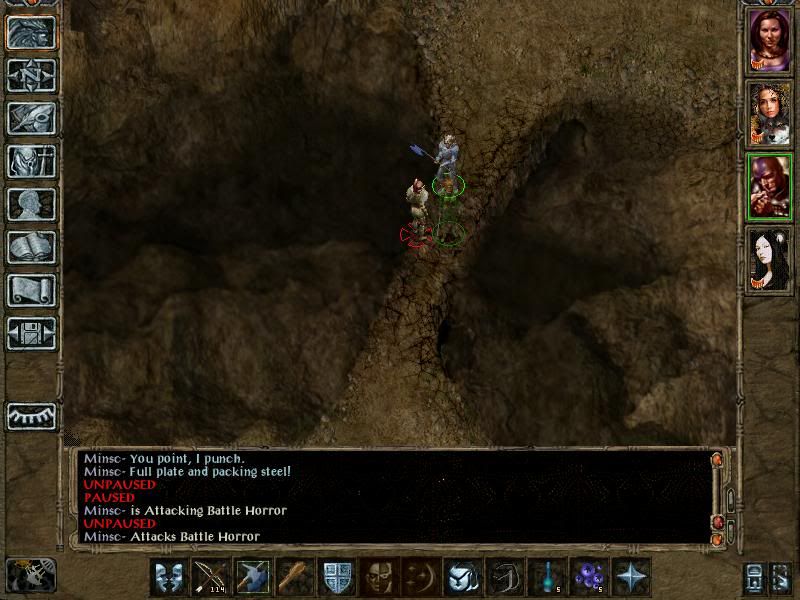
Task: Activate the shield guard action button
Action: pyautogui.click(x=337, y=577)
